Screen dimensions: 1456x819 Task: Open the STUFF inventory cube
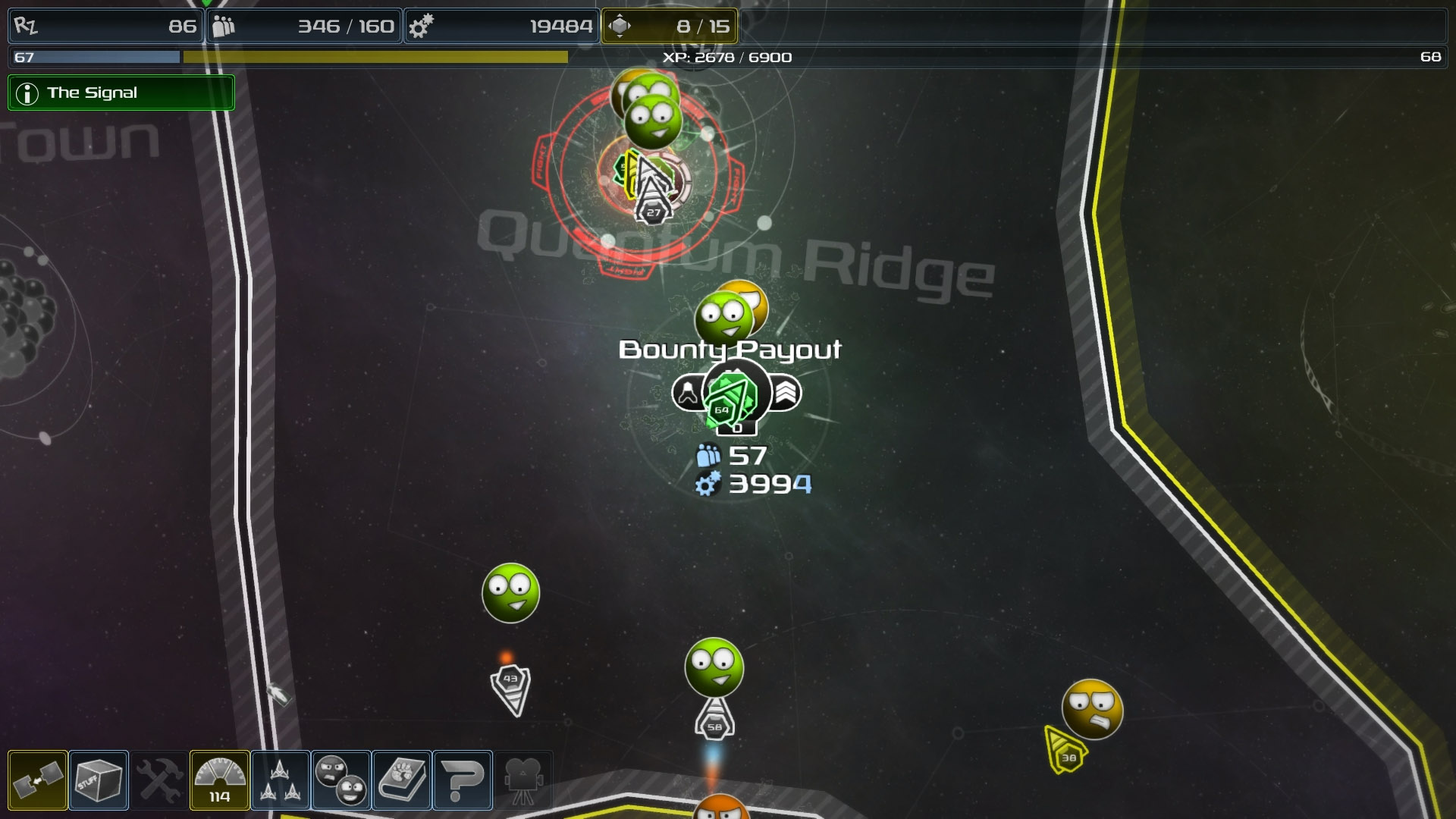(97, 780)
